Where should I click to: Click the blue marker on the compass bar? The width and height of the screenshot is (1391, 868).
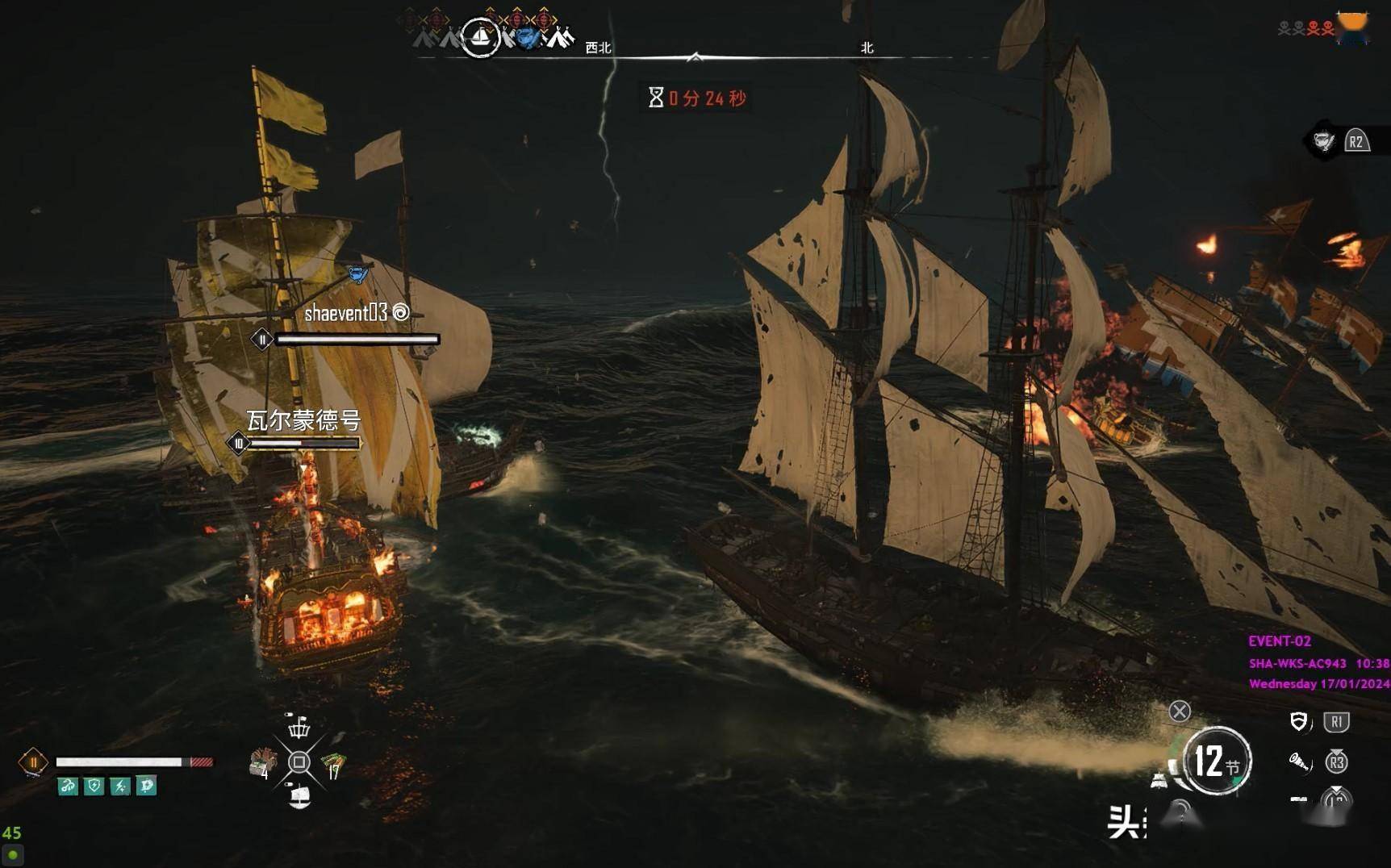tap(528, 37)
